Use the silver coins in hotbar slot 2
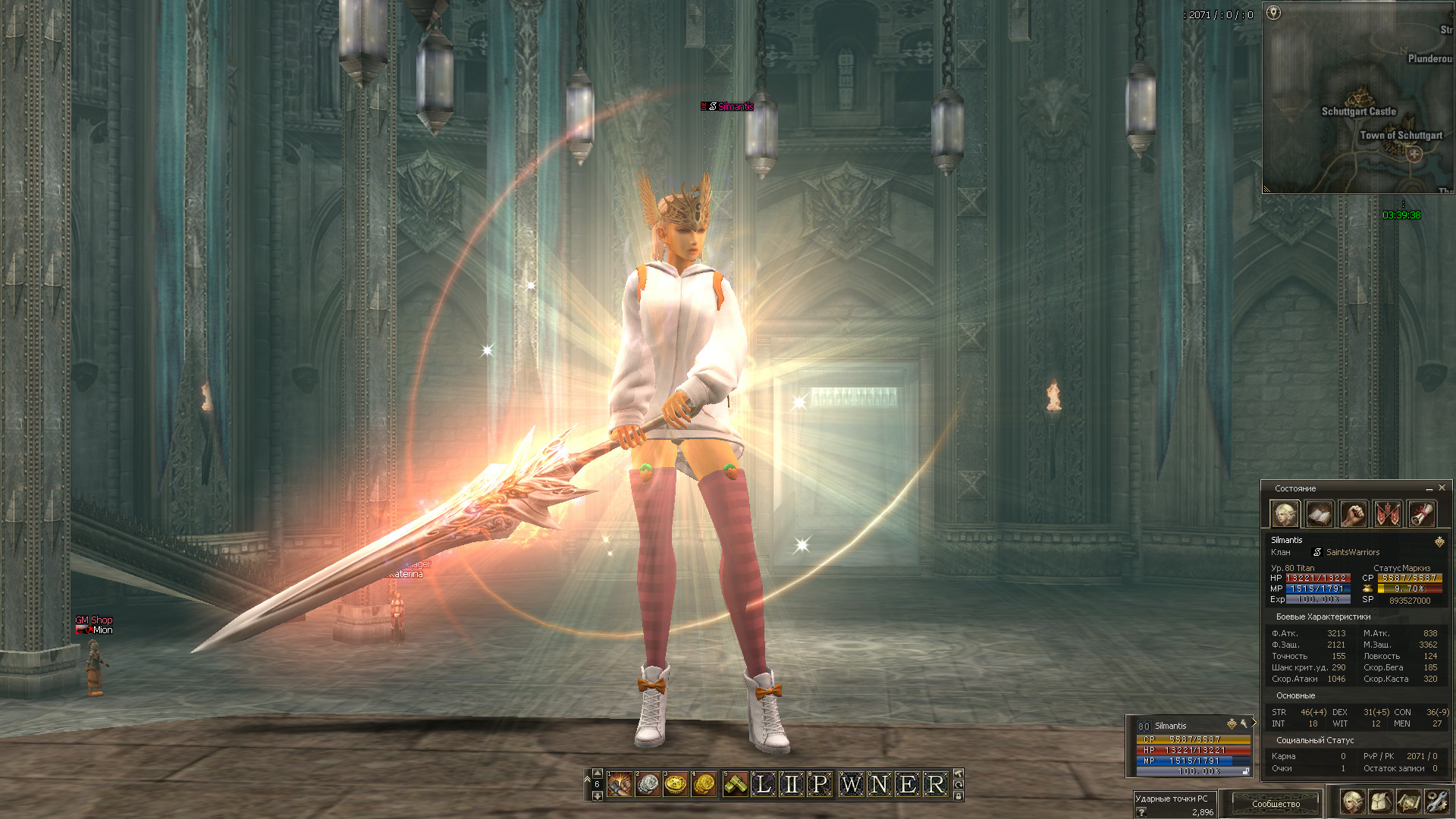The width and height of the screenshot is (1456, 819). [x=648, y=784]
